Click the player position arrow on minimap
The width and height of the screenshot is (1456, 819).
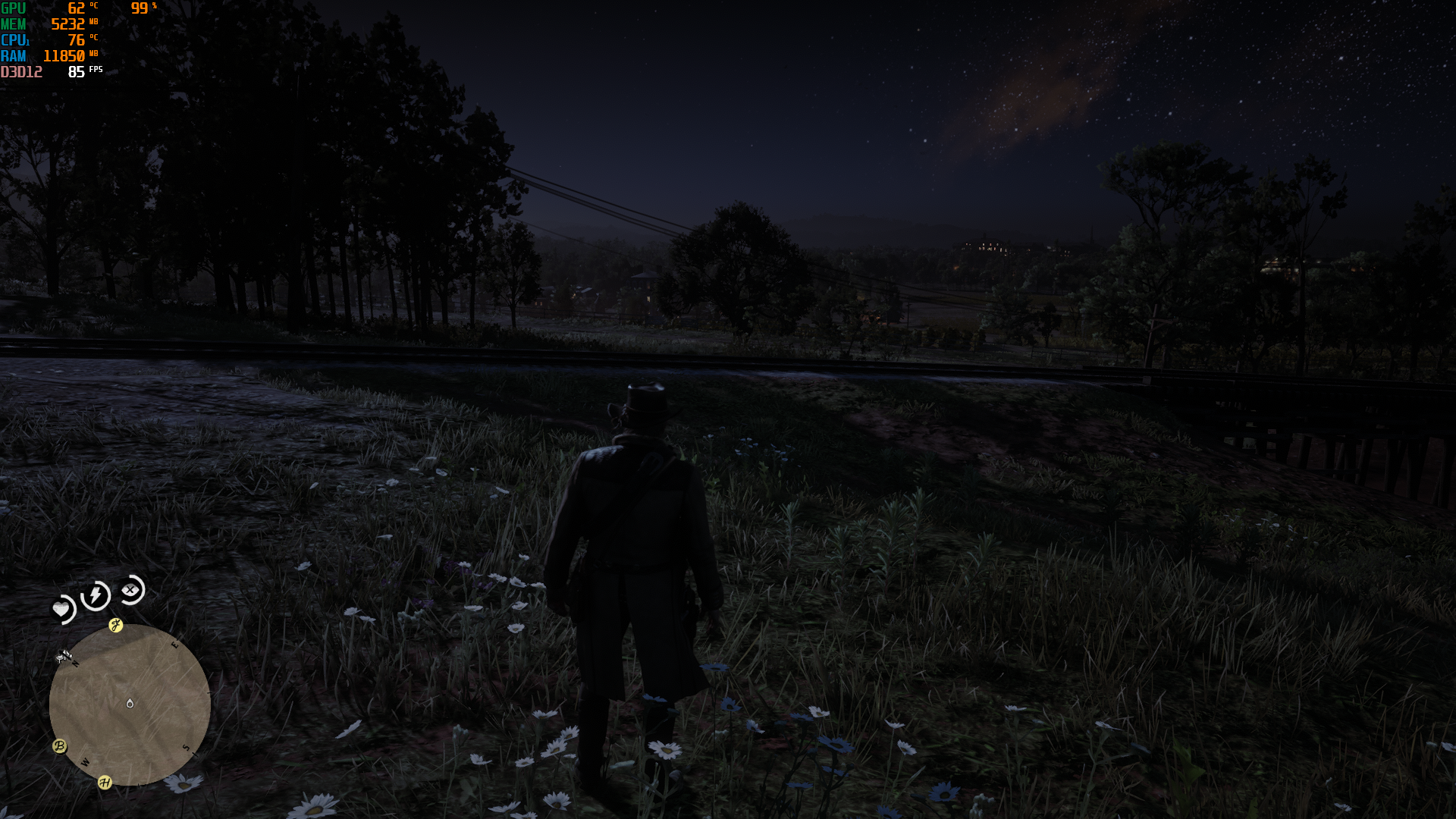coord(130,704)
